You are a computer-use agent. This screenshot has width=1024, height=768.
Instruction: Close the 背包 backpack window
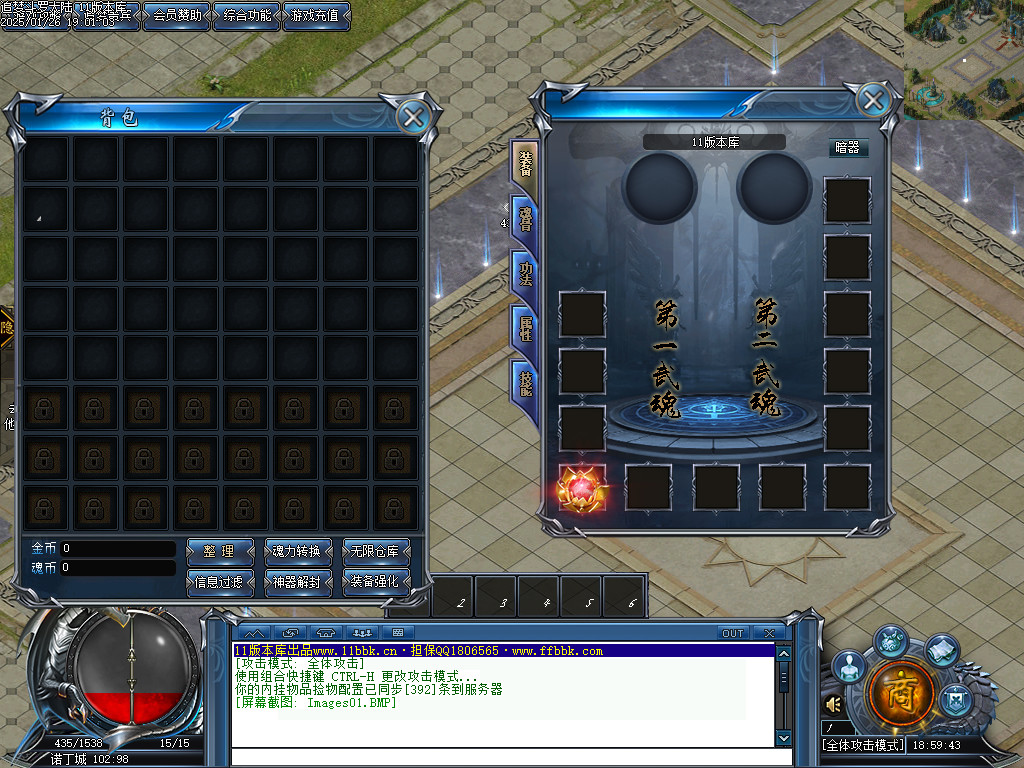point(412,117)
